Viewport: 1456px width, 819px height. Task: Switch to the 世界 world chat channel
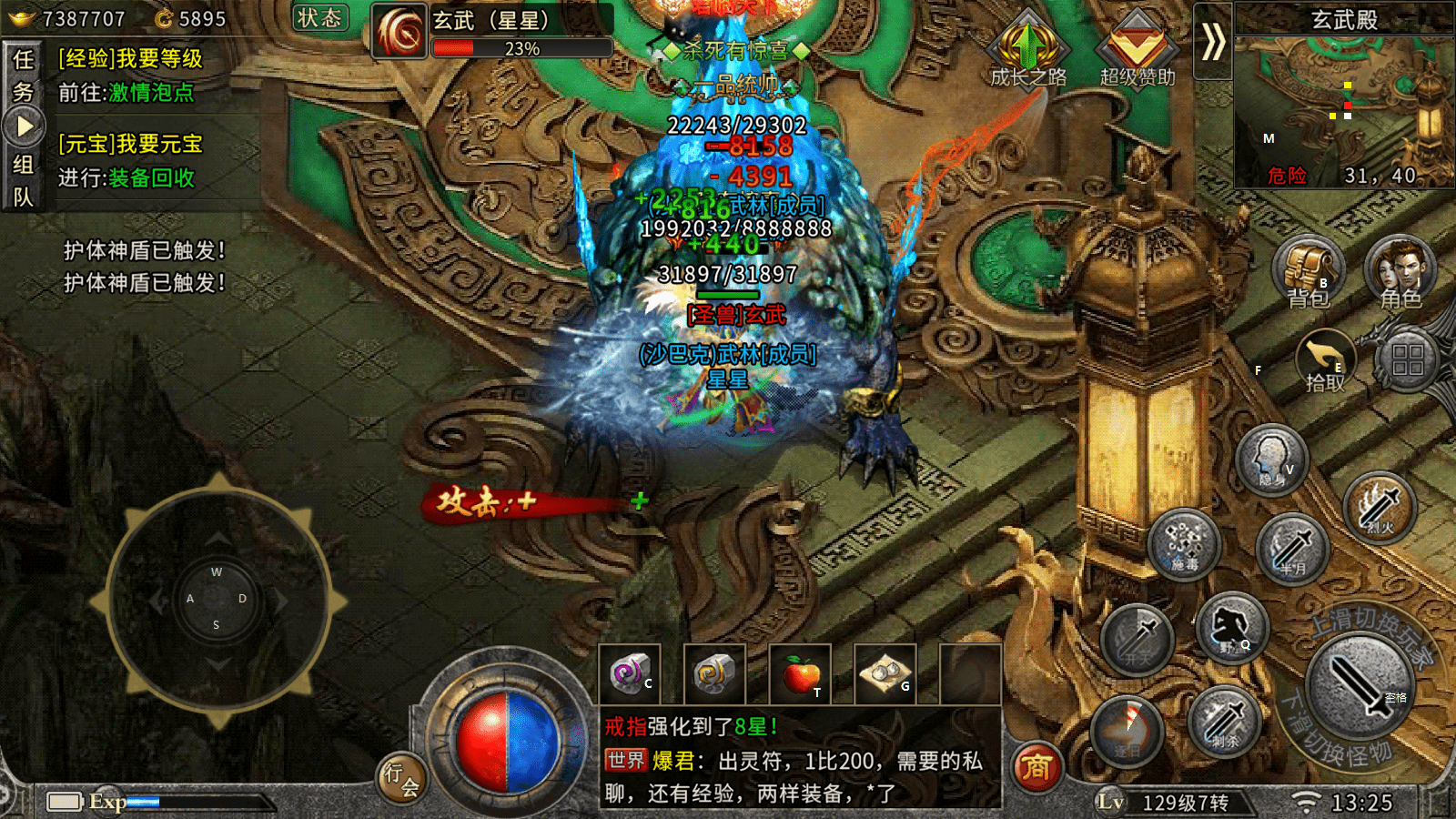(x=626, y=758)
